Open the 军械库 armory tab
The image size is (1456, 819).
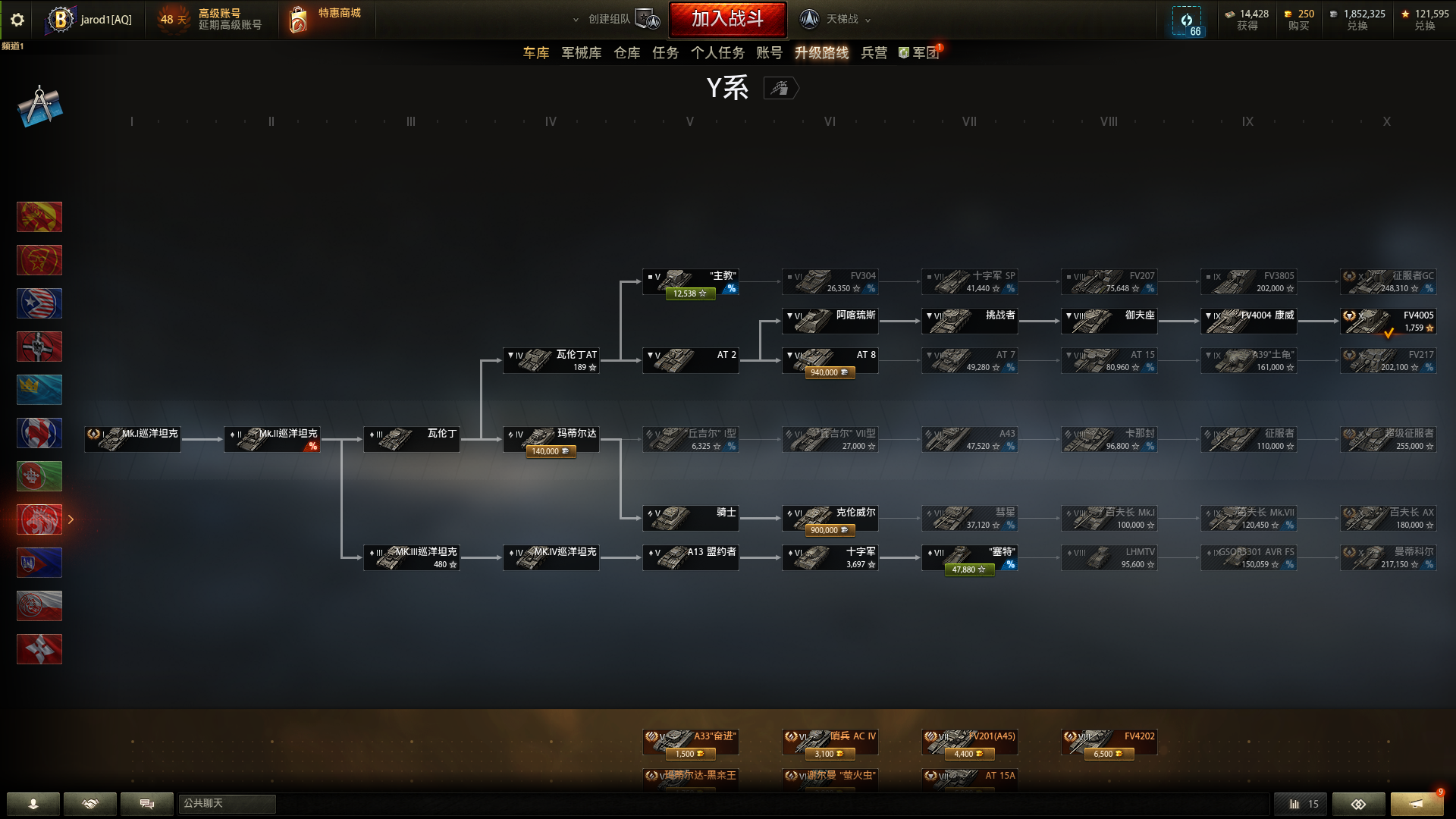(x=581, y=53)
